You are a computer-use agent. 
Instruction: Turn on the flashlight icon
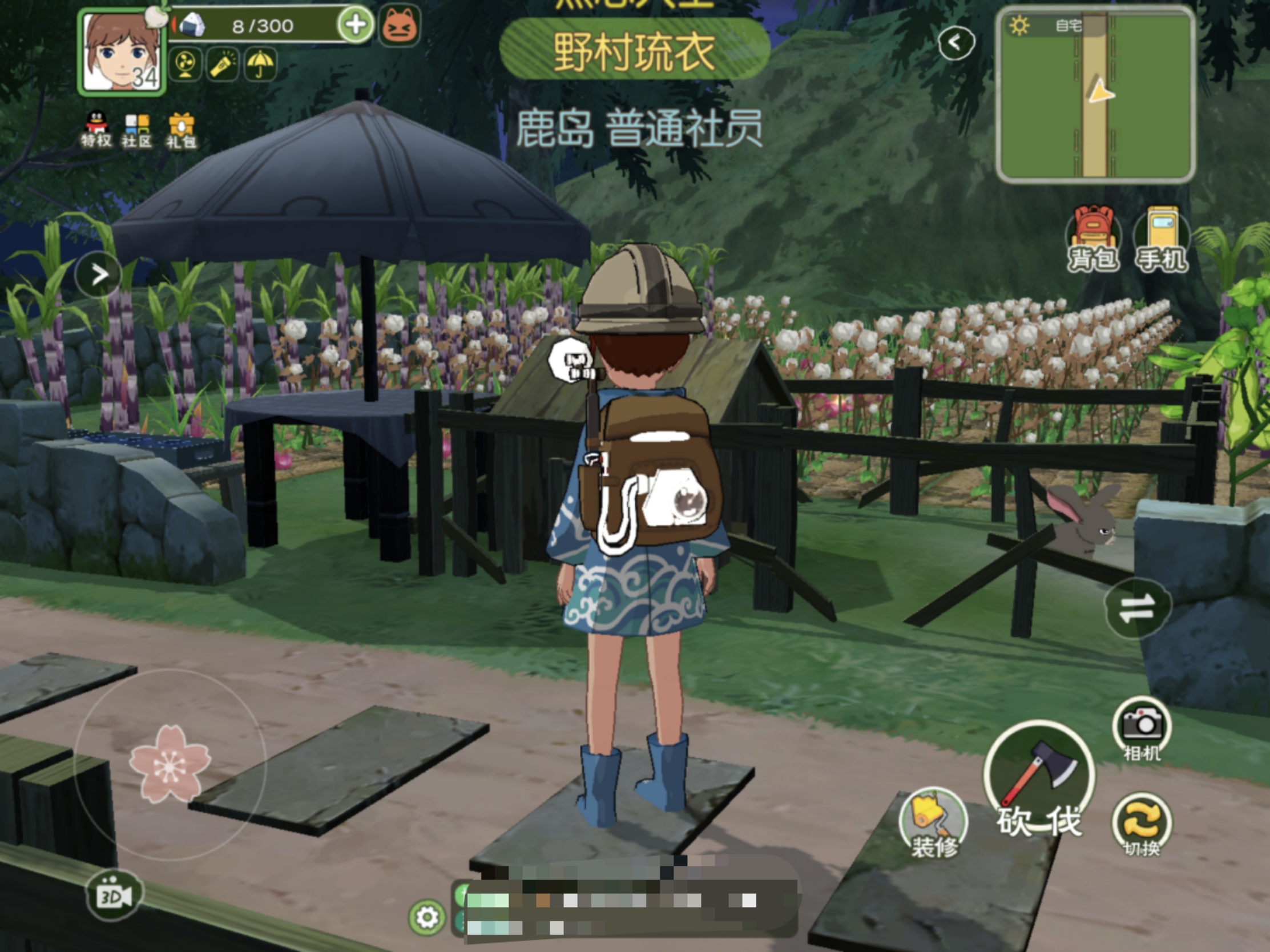tap(223, 64)
